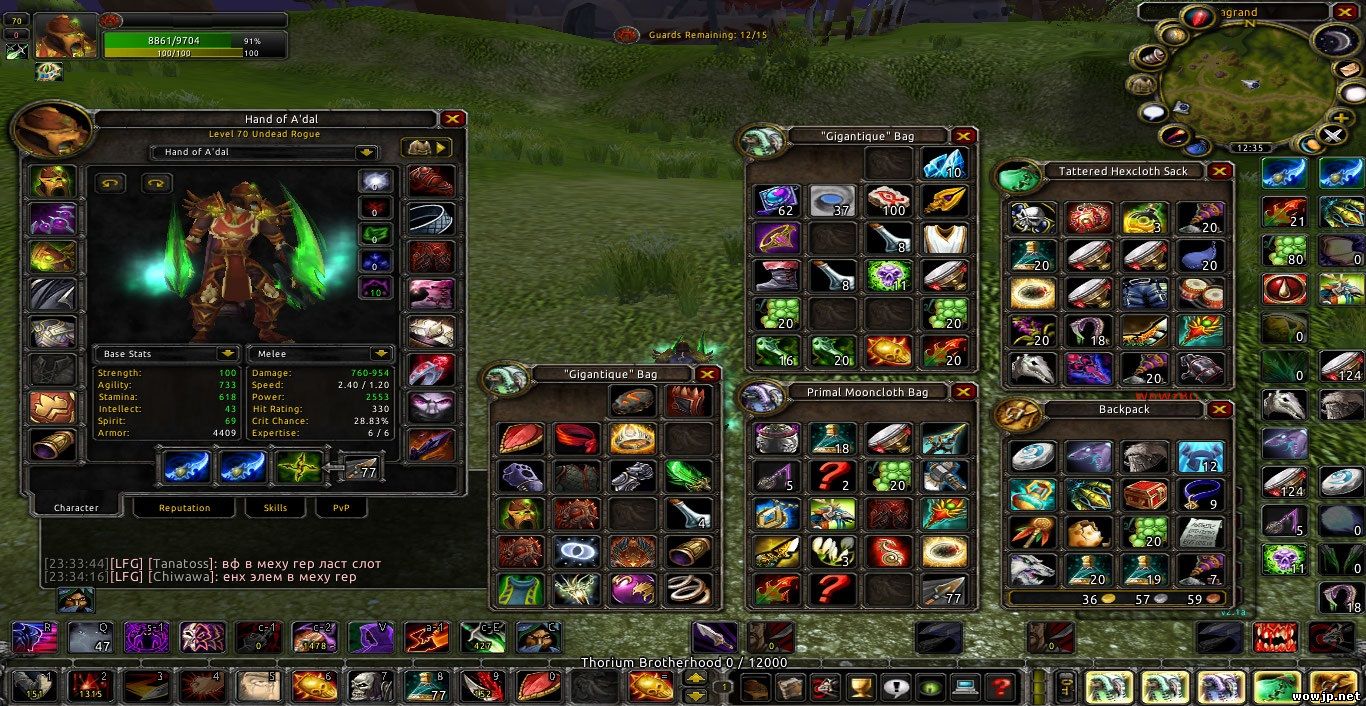Open the golden trophy micro menu button
Screen dimensions: 1366x706
coord(859,687)
